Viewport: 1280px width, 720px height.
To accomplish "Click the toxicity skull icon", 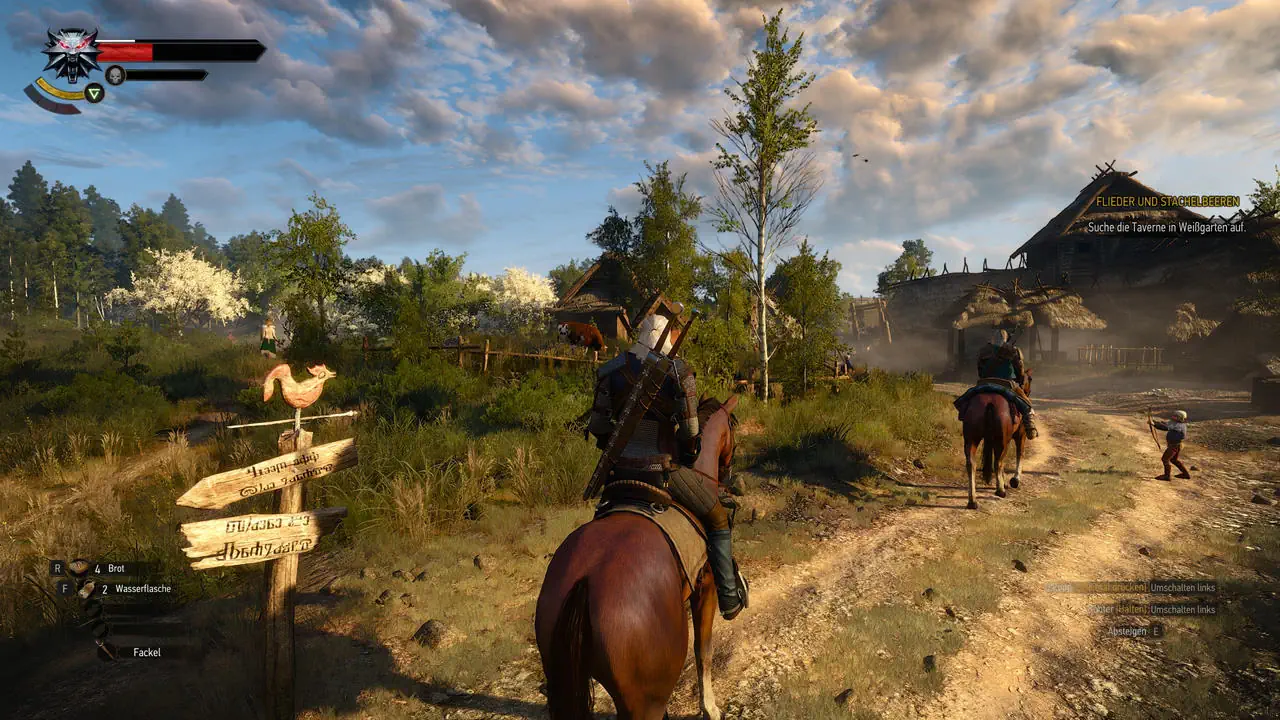I will 115,75.
